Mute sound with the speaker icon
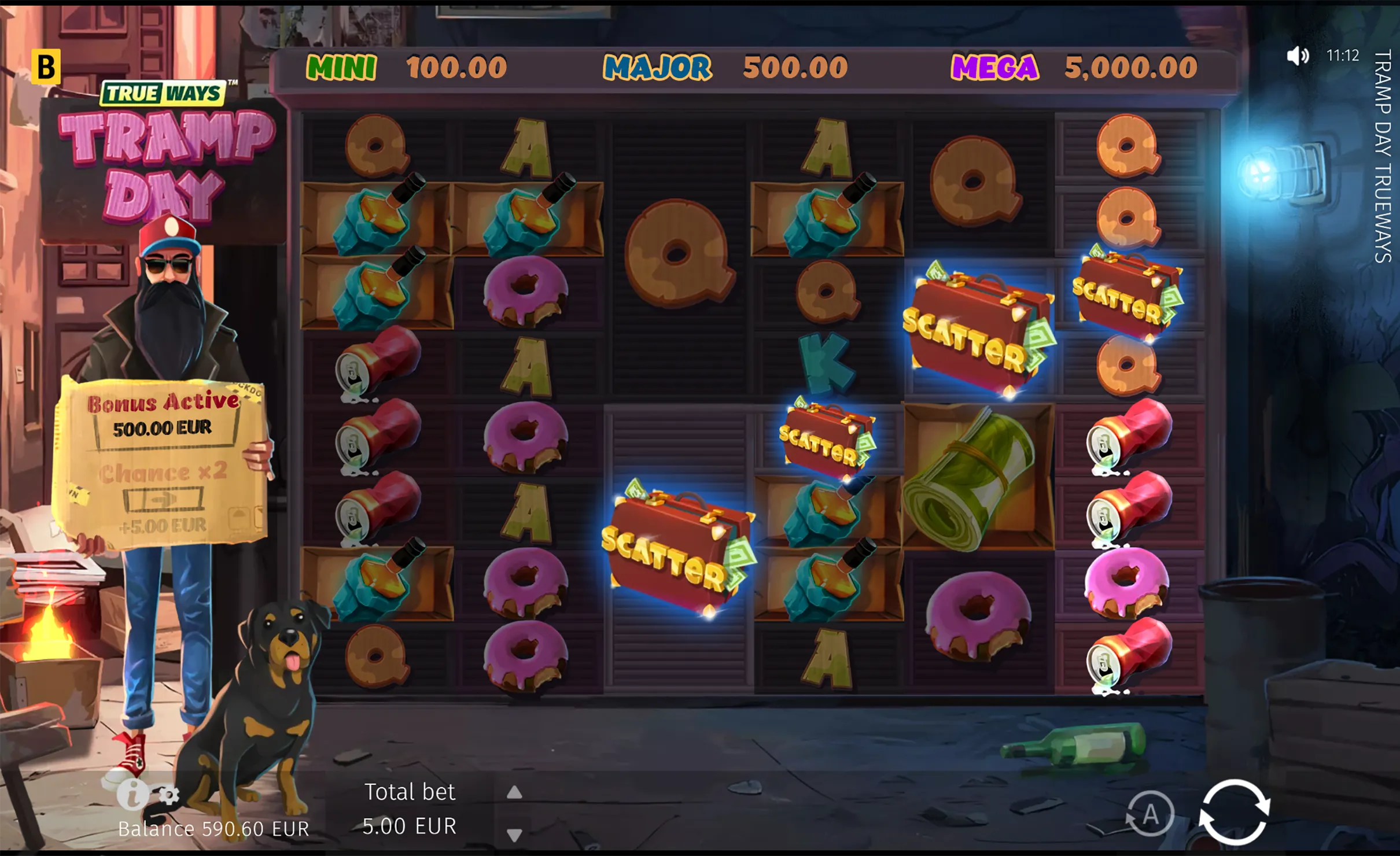The height and width of the screenshot is (856, 1400). tap(1297, 56)
